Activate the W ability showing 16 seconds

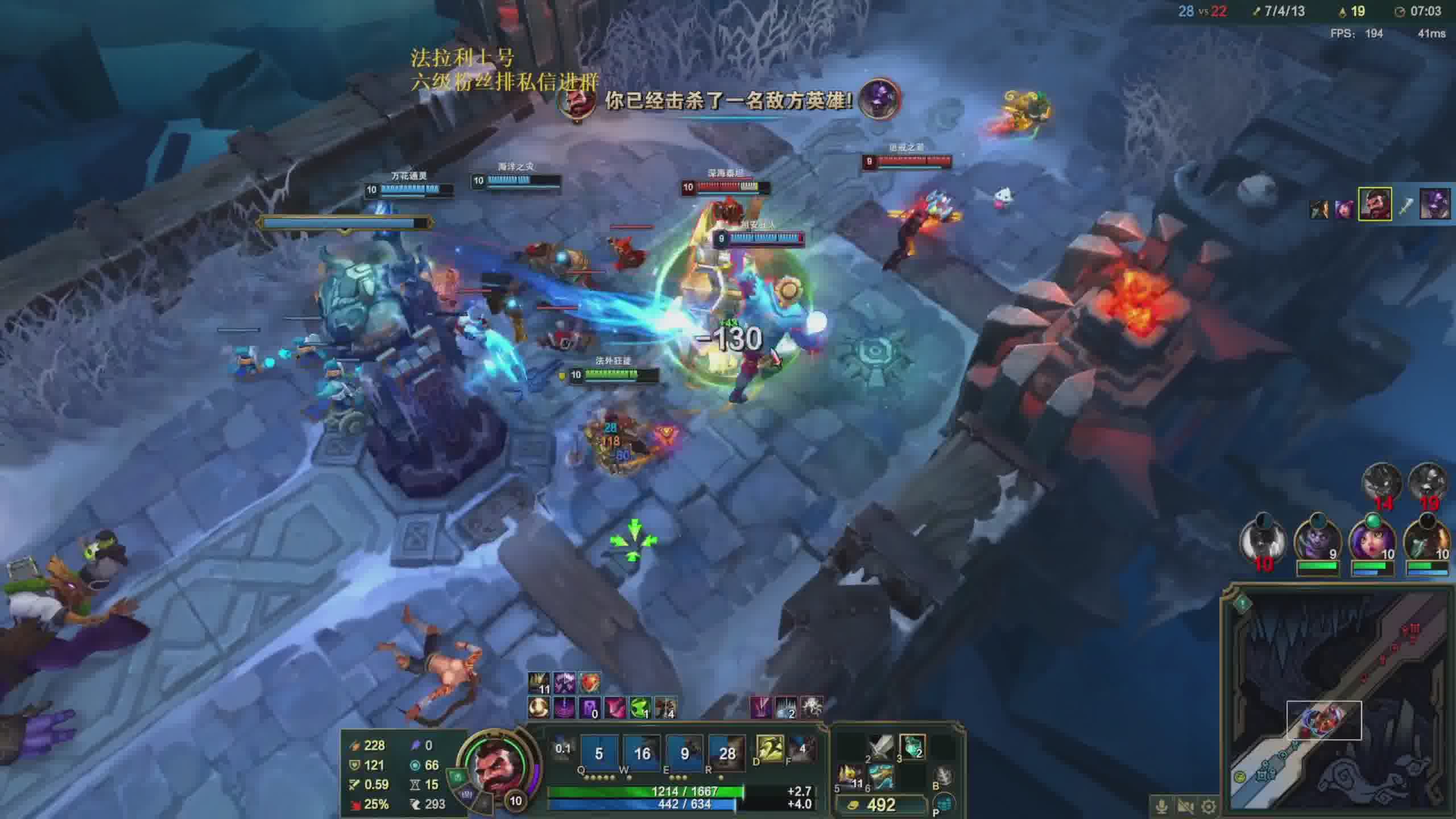click(642, 753)
